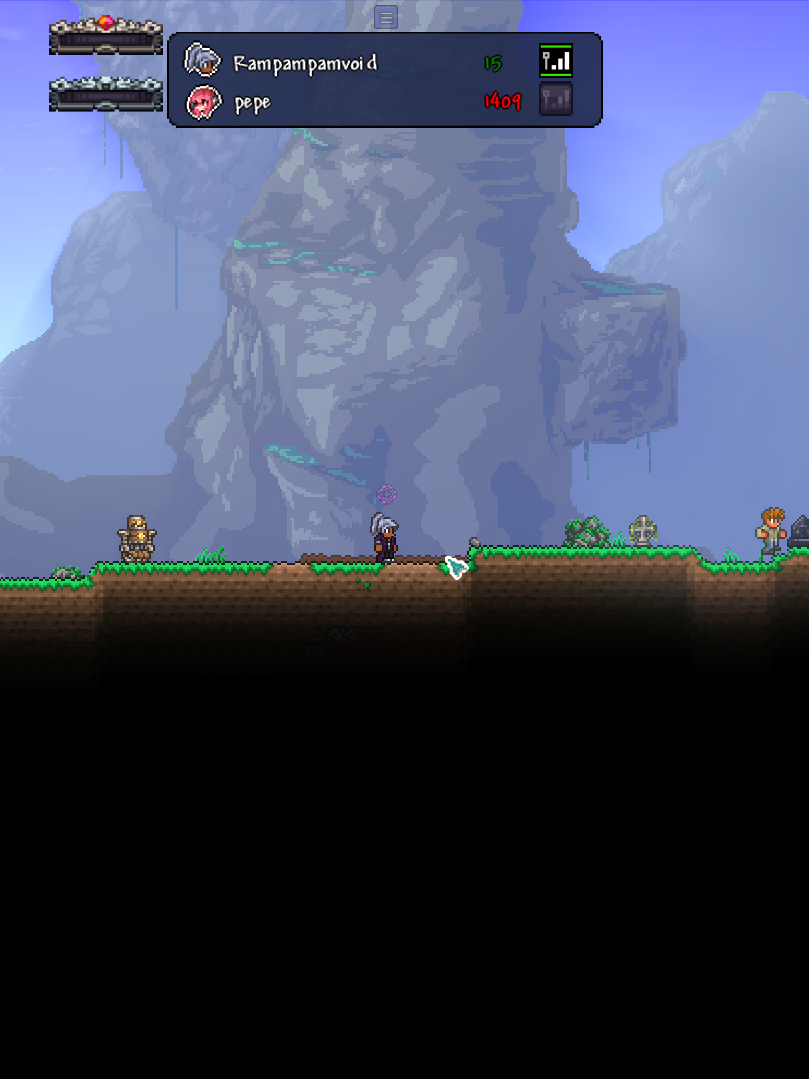Click Rampampamvoid's green connection signal icon
809x1079 pixels.
coord(556,61)
